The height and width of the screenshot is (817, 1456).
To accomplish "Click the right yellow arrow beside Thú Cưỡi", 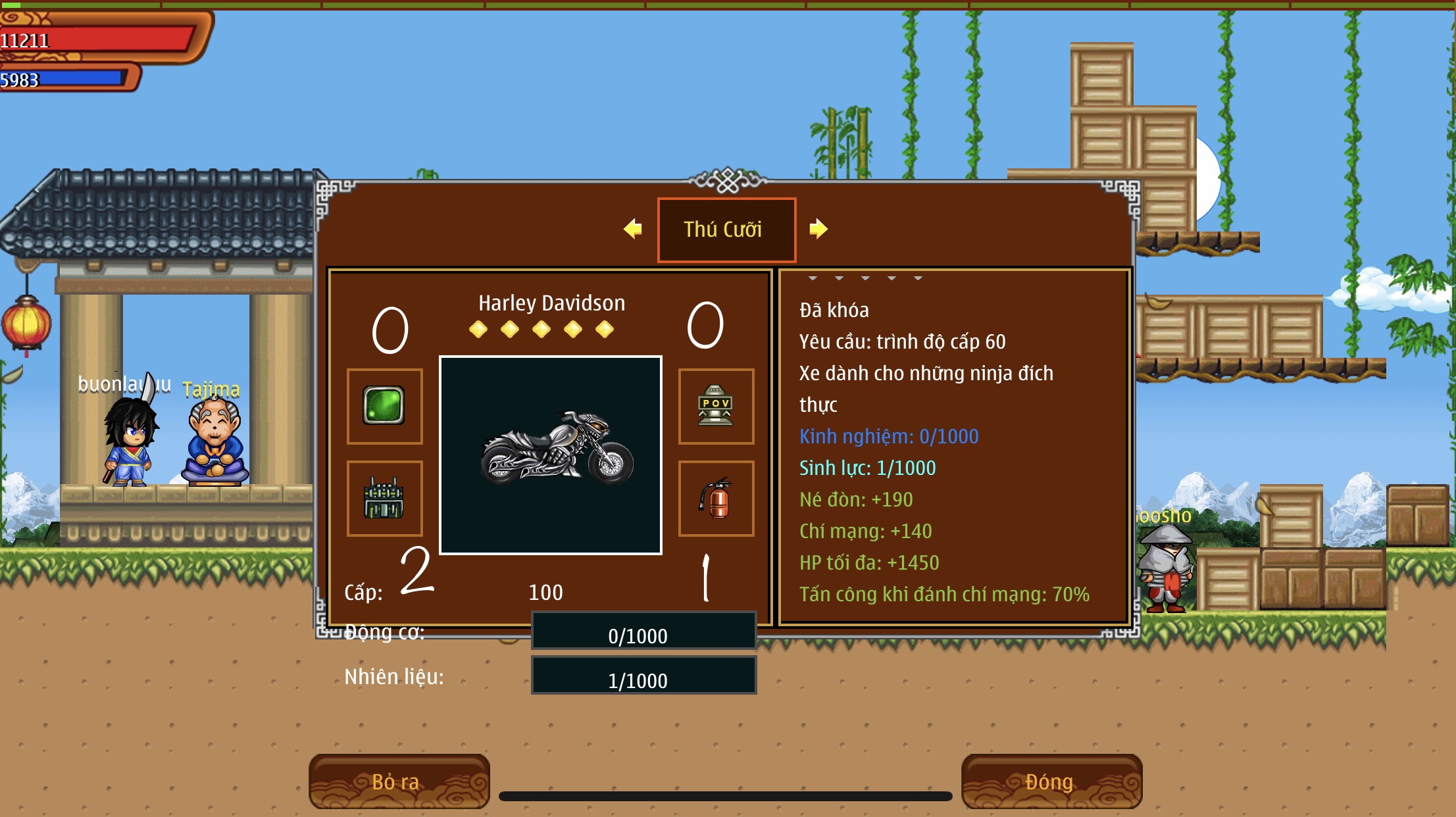I will pos(818,229).
